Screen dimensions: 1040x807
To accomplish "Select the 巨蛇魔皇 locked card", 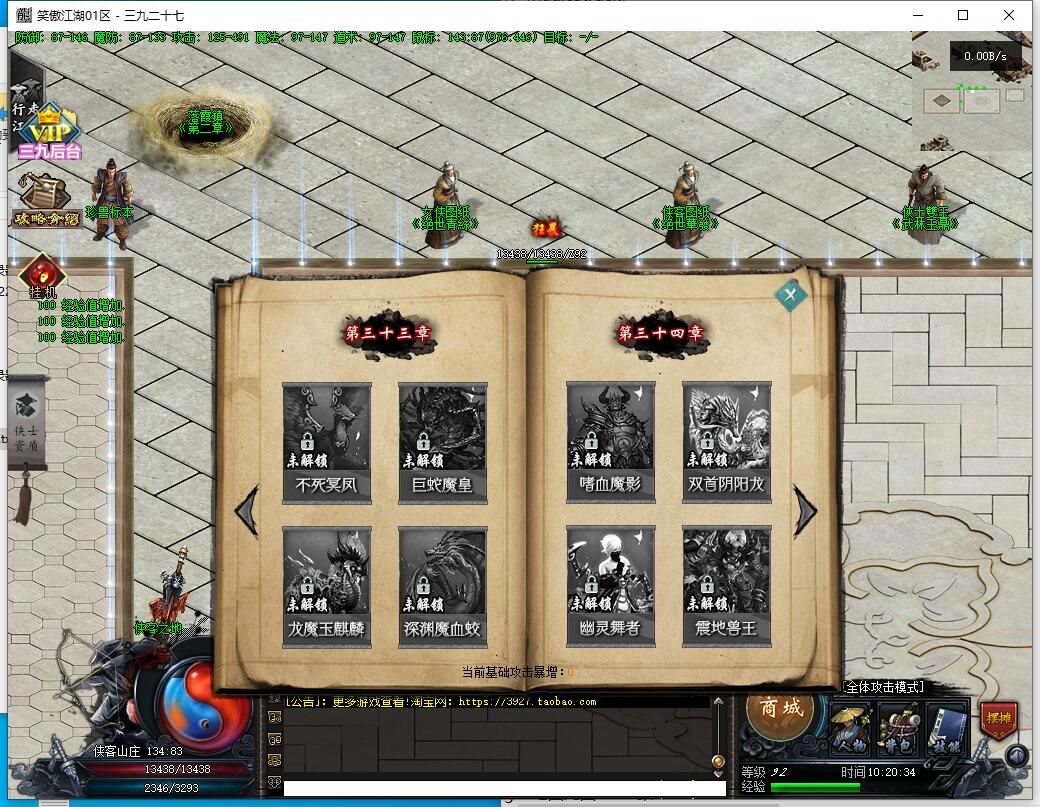I will (x=443, y=441).
